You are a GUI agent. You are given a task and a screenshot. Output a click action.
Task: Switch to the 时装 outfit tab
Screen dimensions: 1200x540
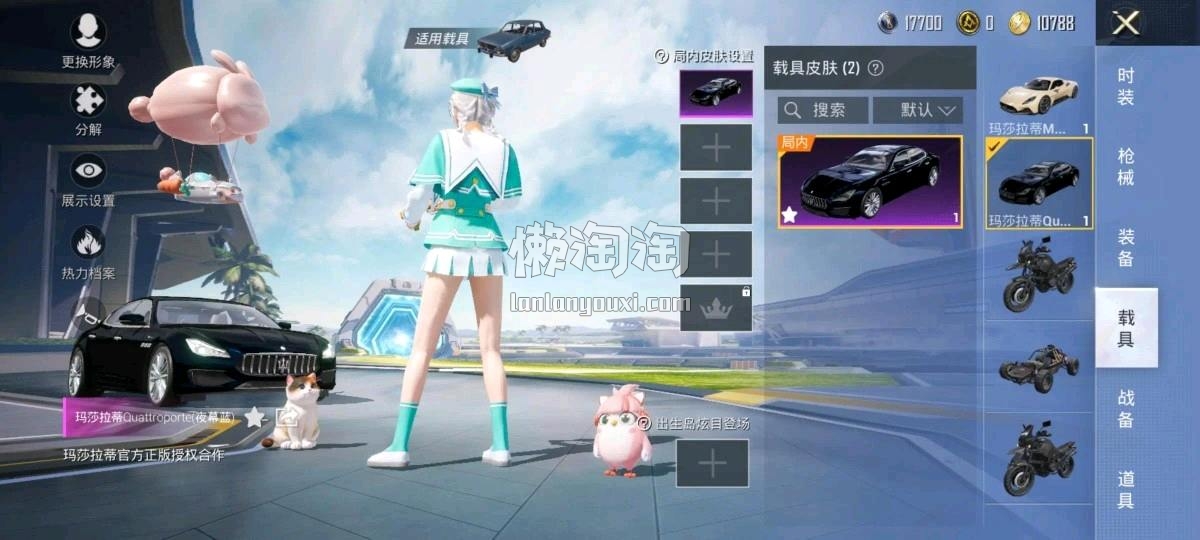[1126, 87]
